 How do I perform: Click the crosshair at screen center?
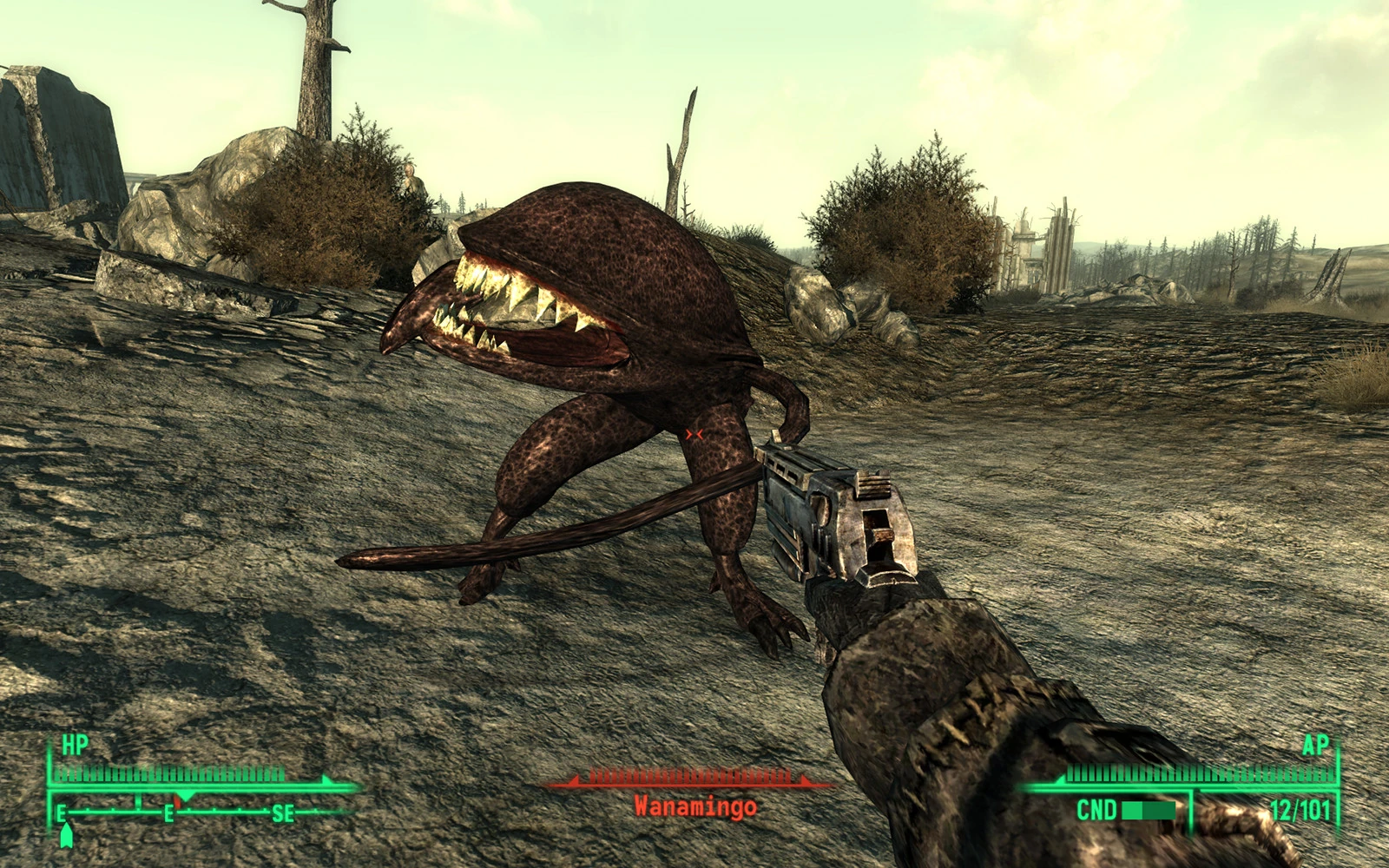coord(694,434)
